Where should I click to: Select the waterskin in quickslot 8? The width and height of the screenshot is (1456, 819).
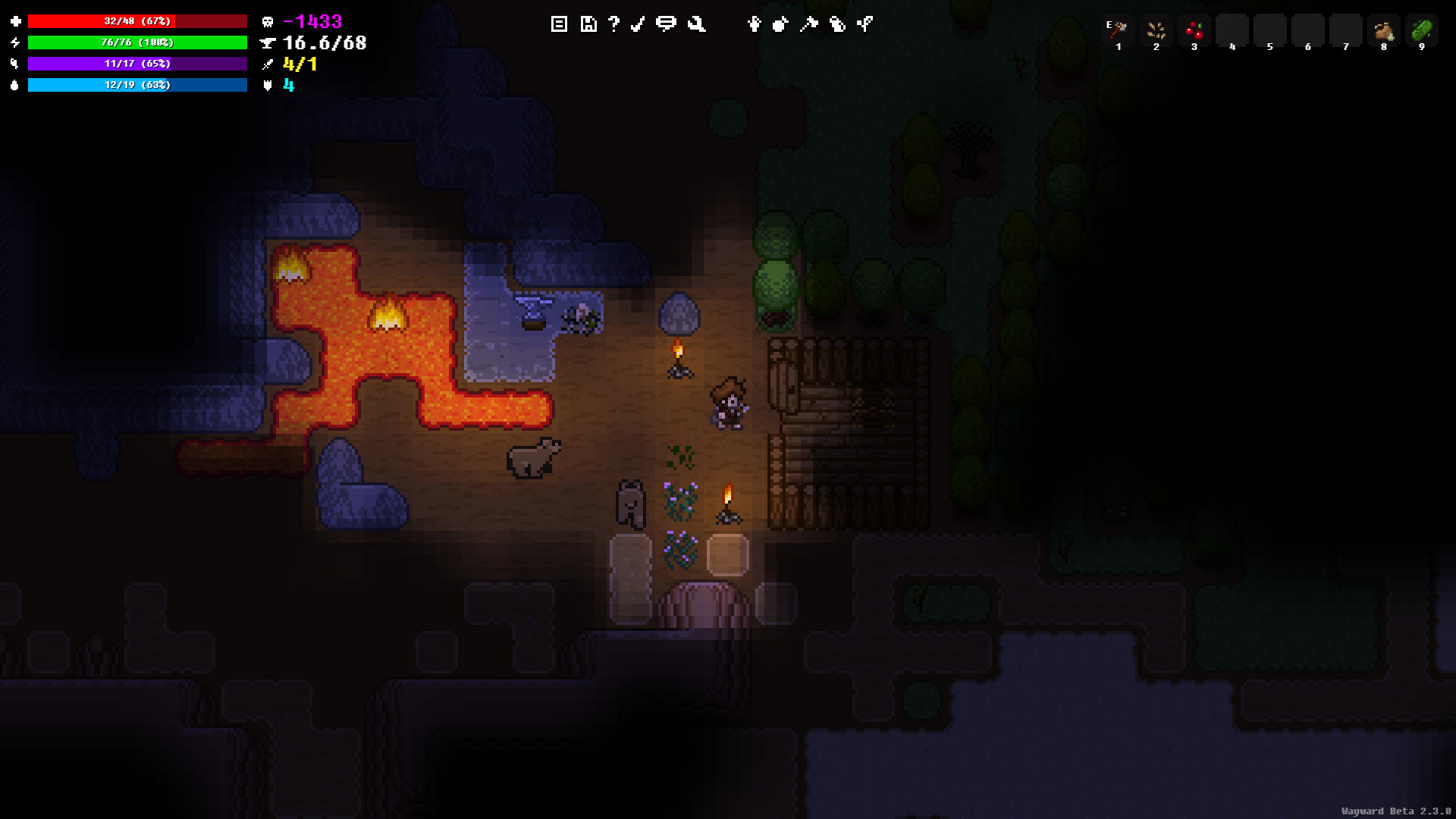pos(1384,30)
